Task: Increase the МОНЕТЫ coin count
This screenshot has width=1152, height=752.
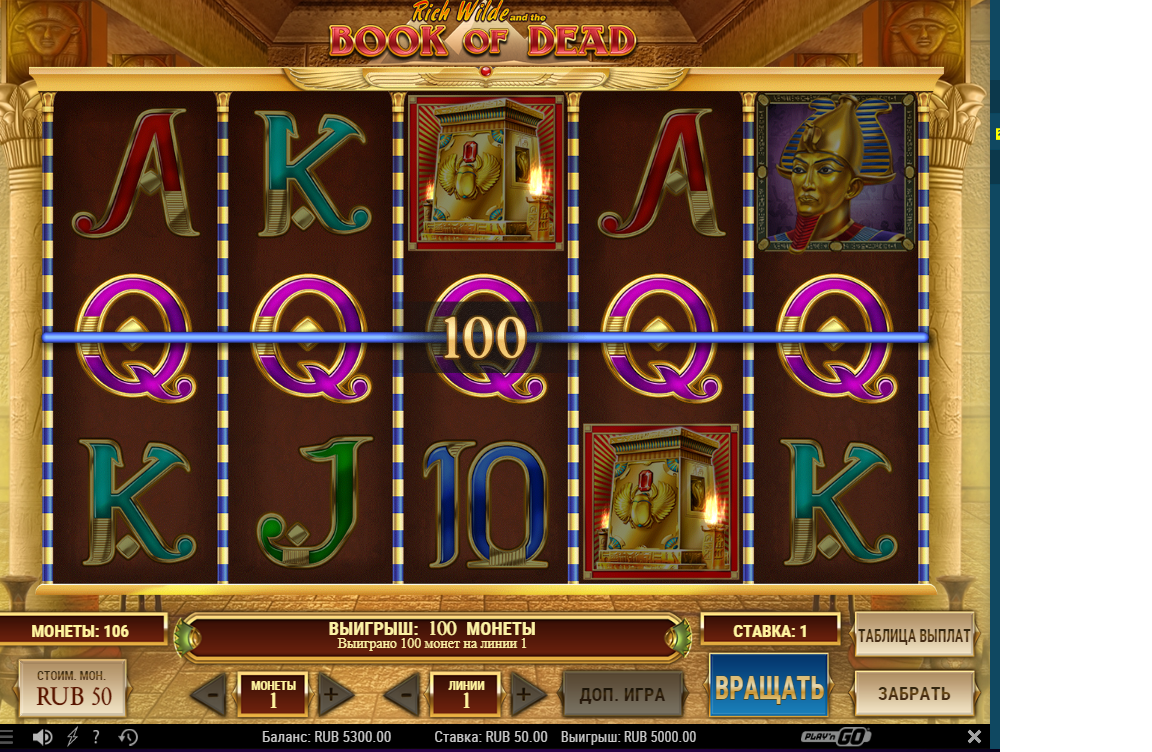Action: pos(336,694)
